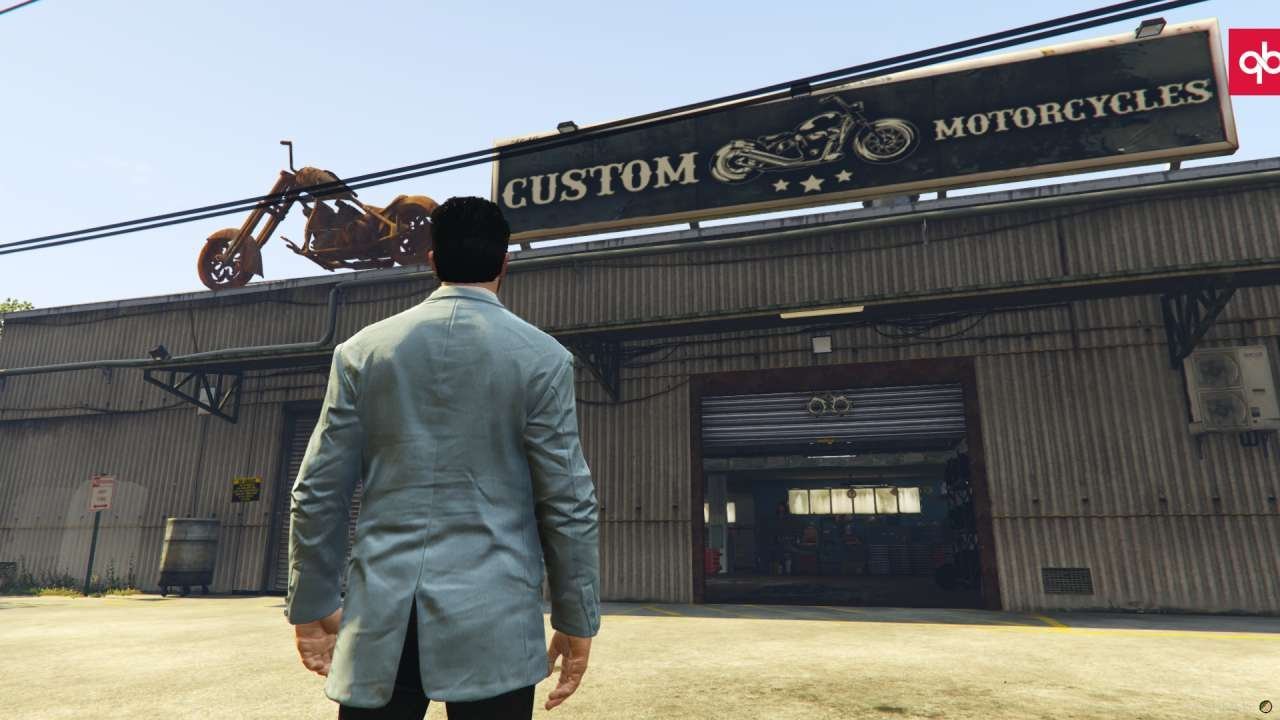Screen dimensions: 1280x720
Task: Click the red qb logo badge
Action: (x=1255, y=62)
